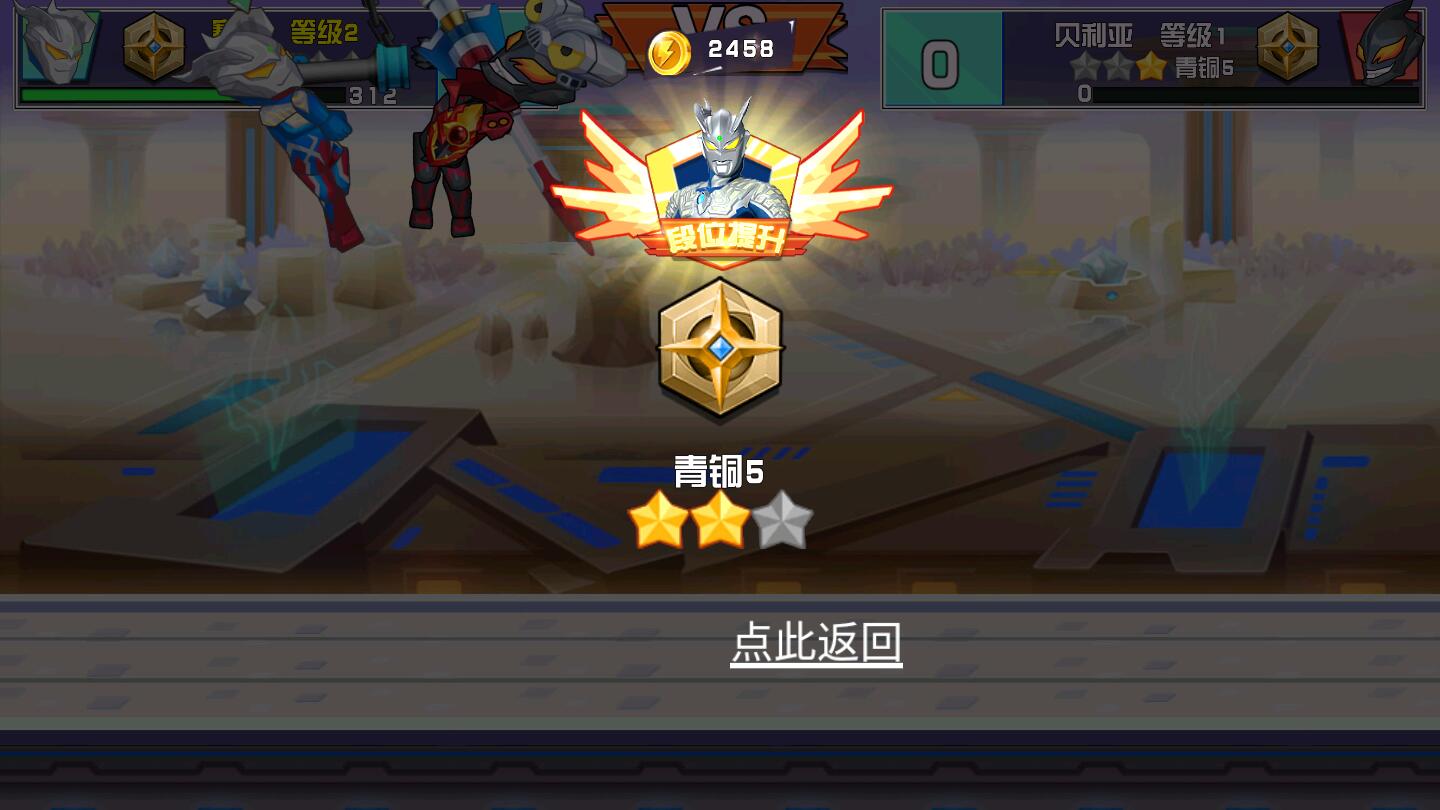Viewport: 1440px width, 810px height.
Task: Toggle the gray third star under 青铜5
Action: point(784,518)
